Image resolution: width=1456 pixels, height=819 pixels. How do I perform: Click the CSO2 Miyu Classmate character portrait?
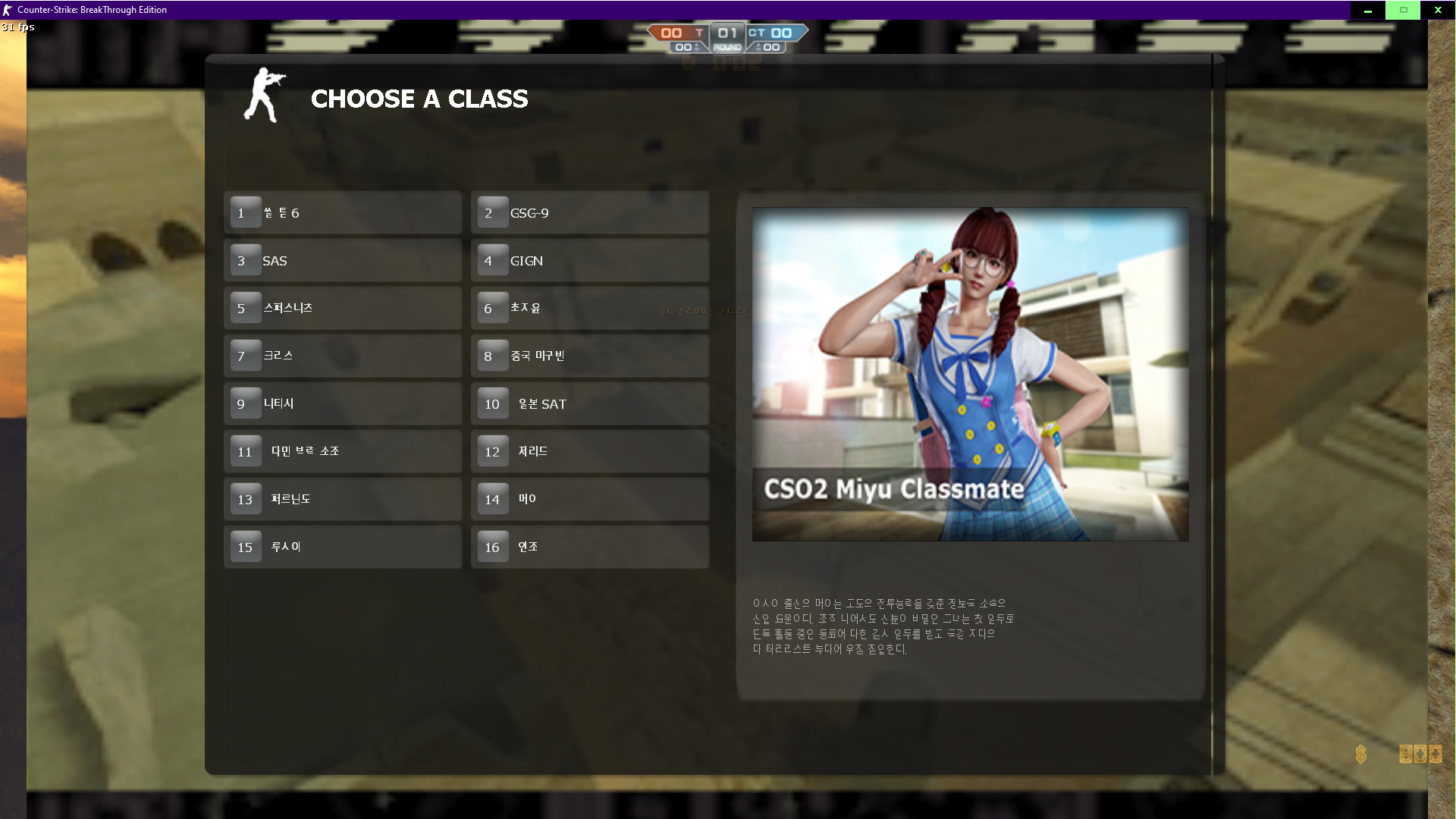point(969,373)
